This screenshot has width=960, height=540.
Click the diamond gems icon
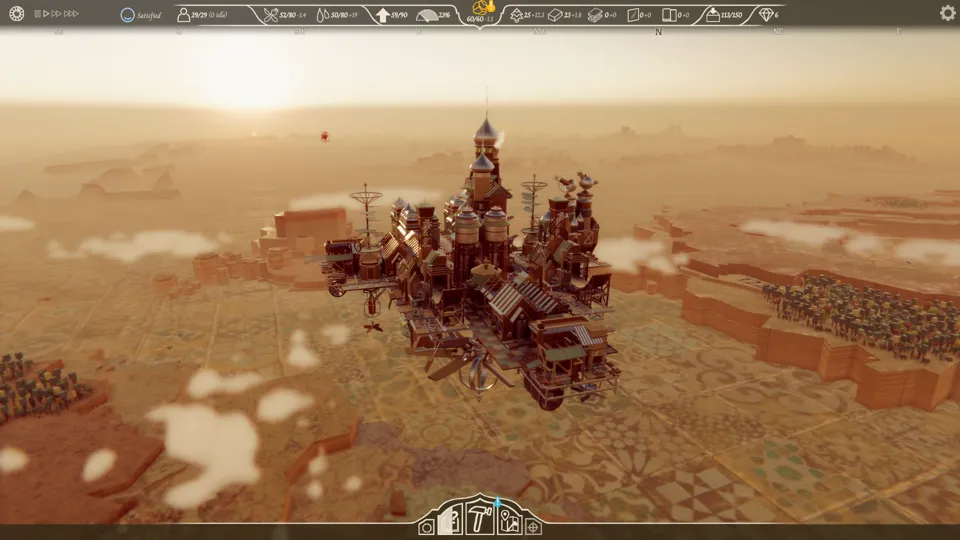[x=766, y=15]
